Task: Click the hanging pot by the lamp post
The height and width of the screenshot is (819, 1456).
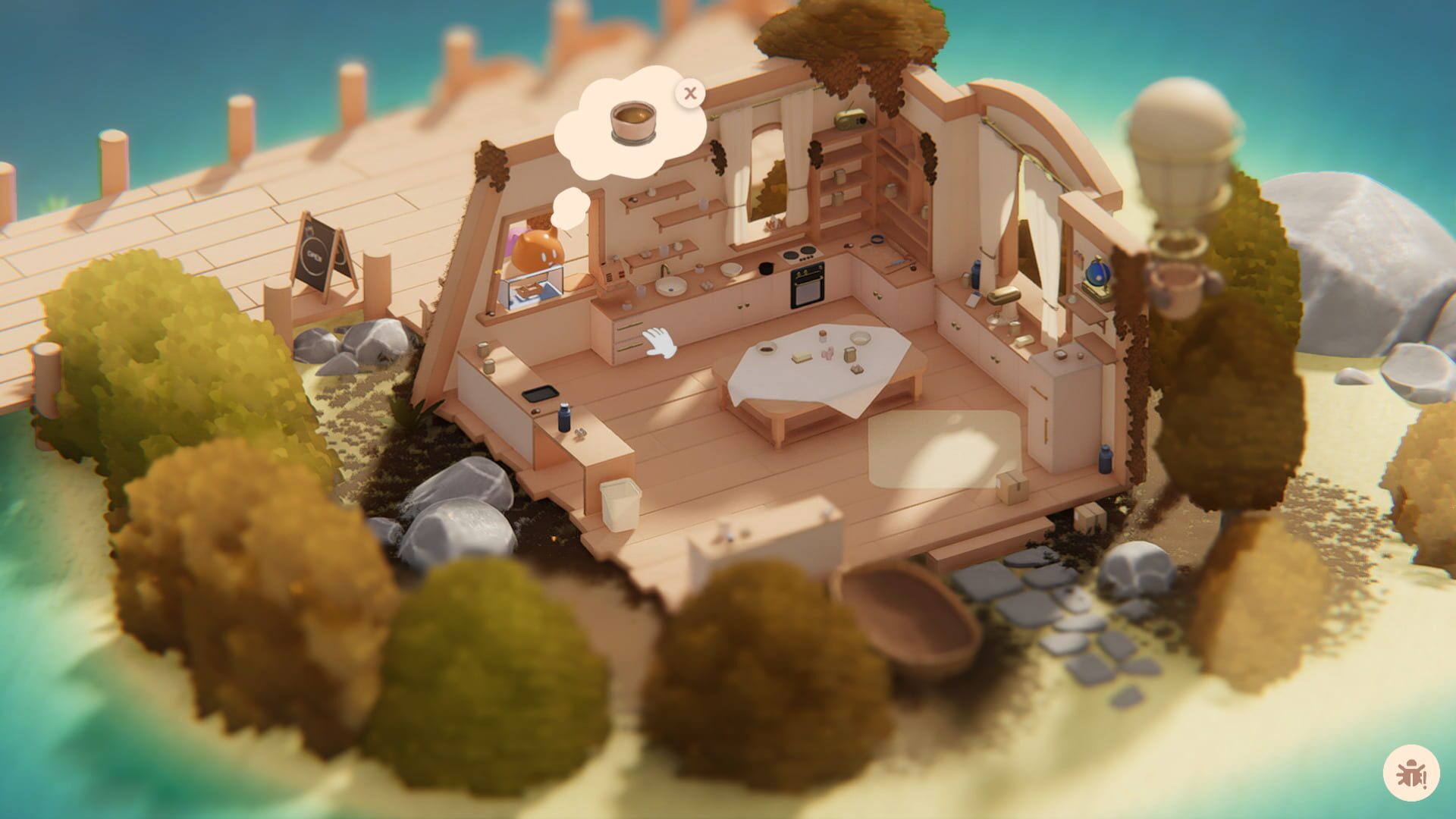Action: [1176, 288]
